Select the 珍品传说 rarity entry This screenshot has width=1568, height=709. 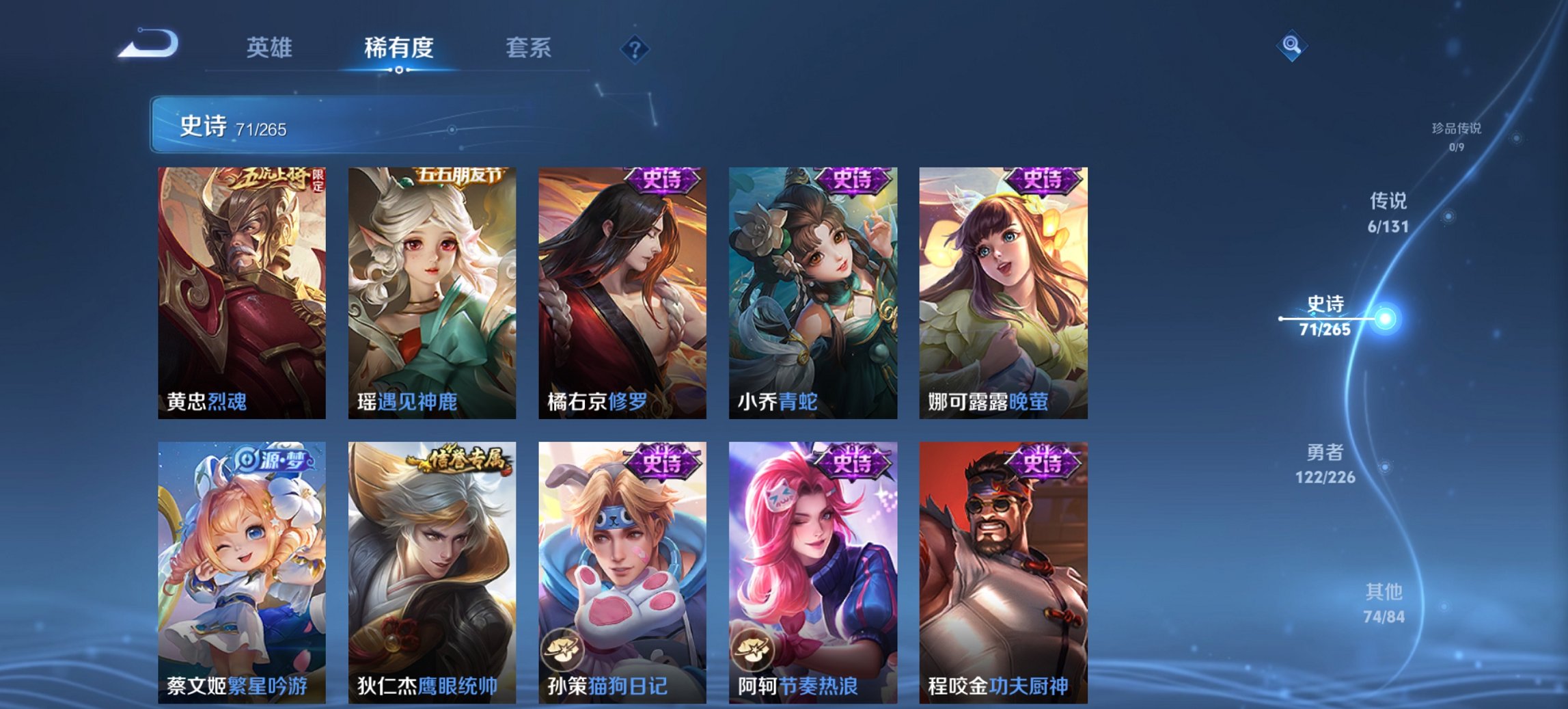pyautogui.click(x=1456, y=135)
